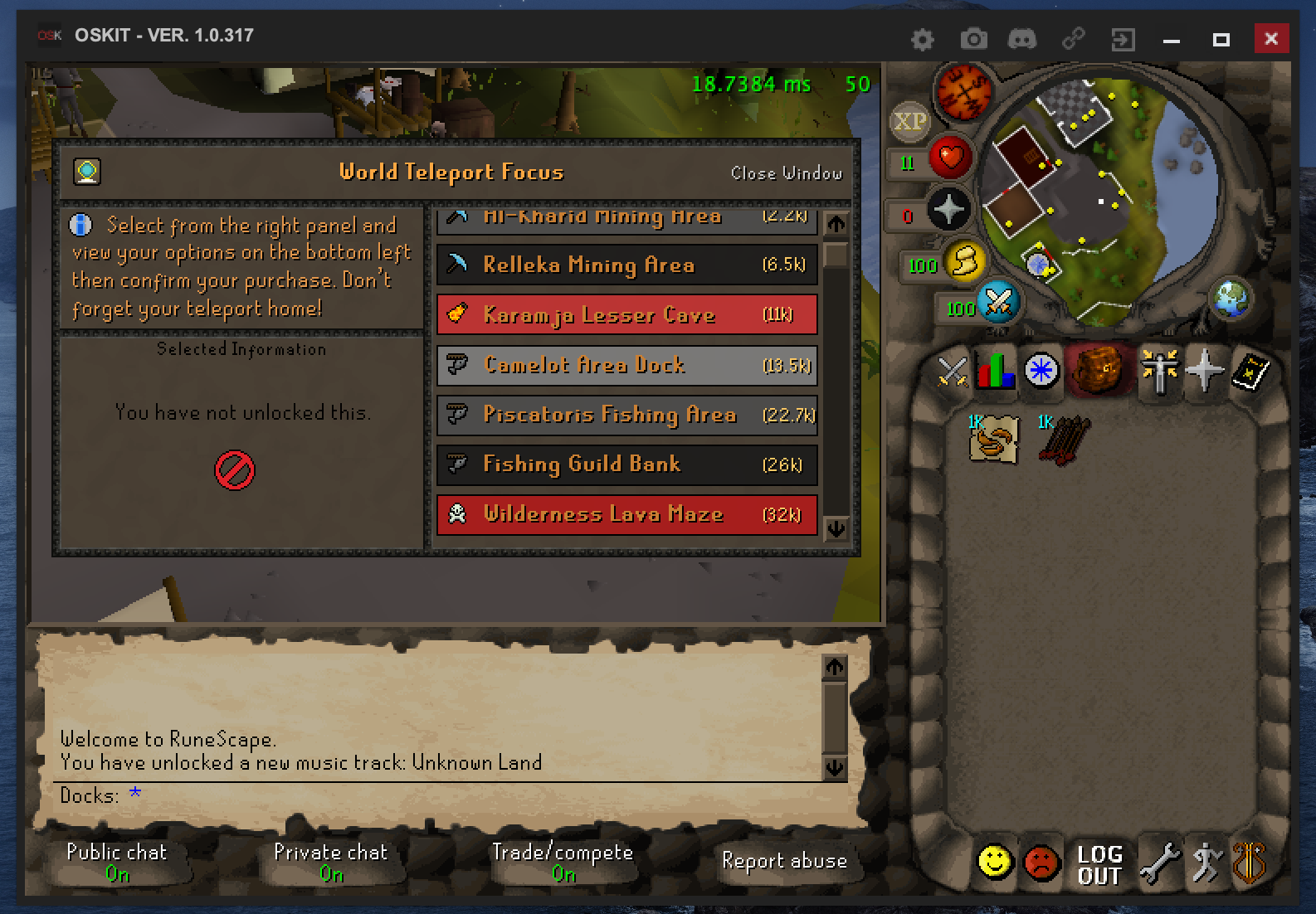1316x914 pixels.
Task: Open OSKIT settings via the gear icon
Action: click(x=922, y=38)
